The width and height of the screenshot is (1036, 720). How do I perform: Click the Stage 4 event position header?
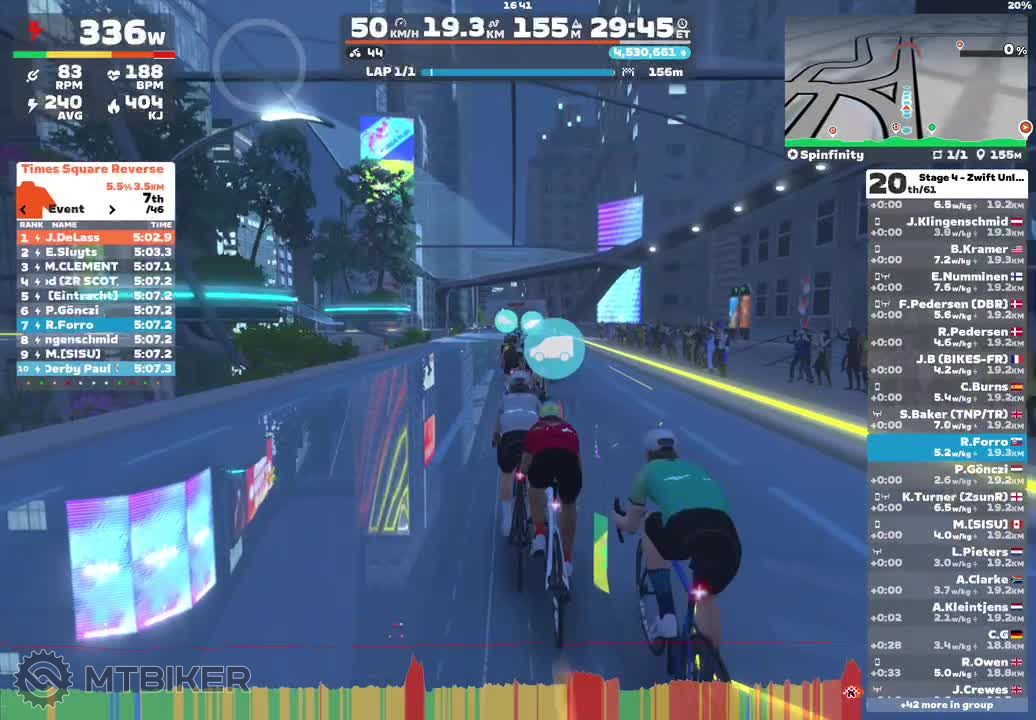(x=946, y=183)
